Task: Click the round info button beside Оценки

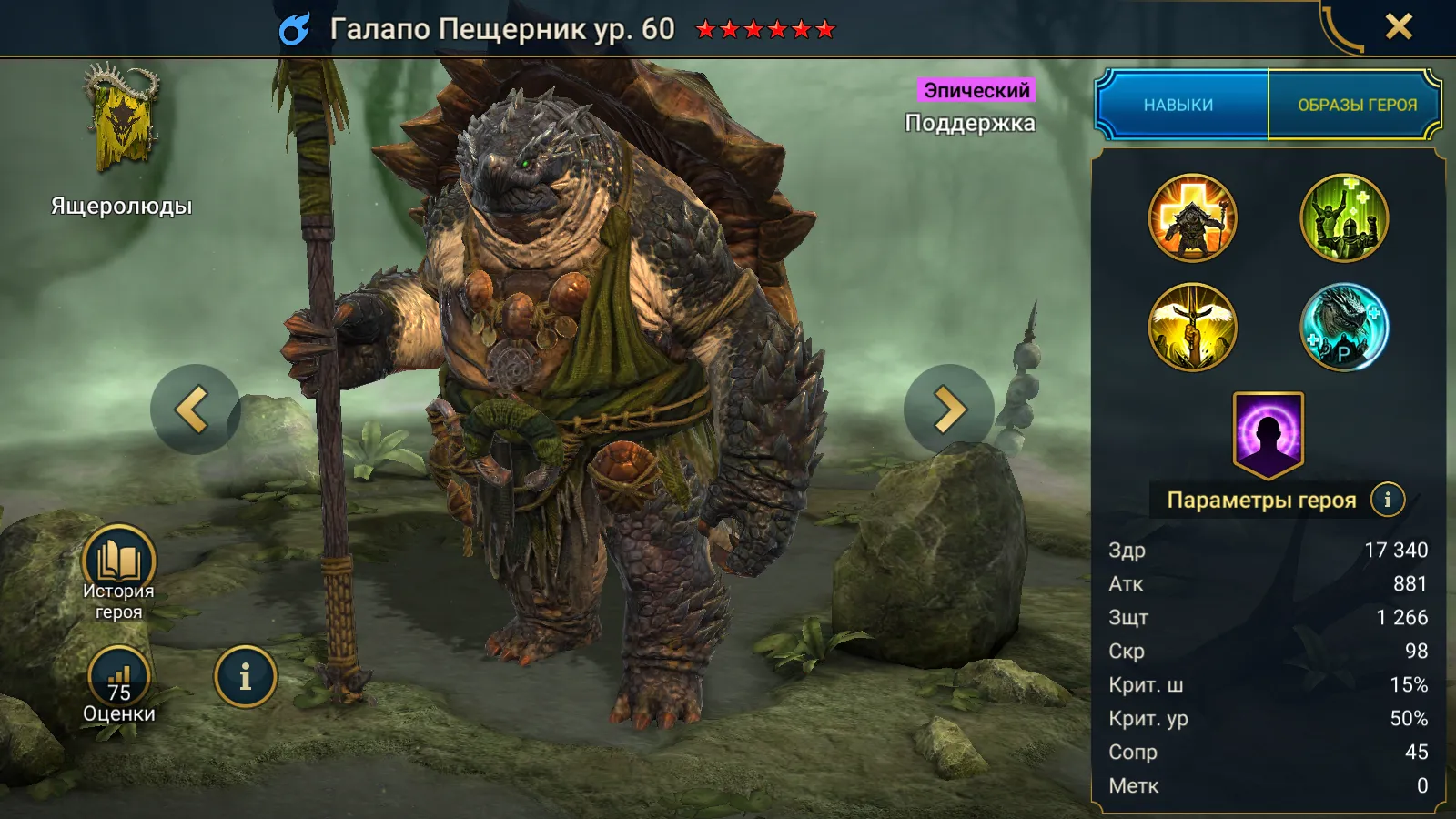Action: point(245,677)
